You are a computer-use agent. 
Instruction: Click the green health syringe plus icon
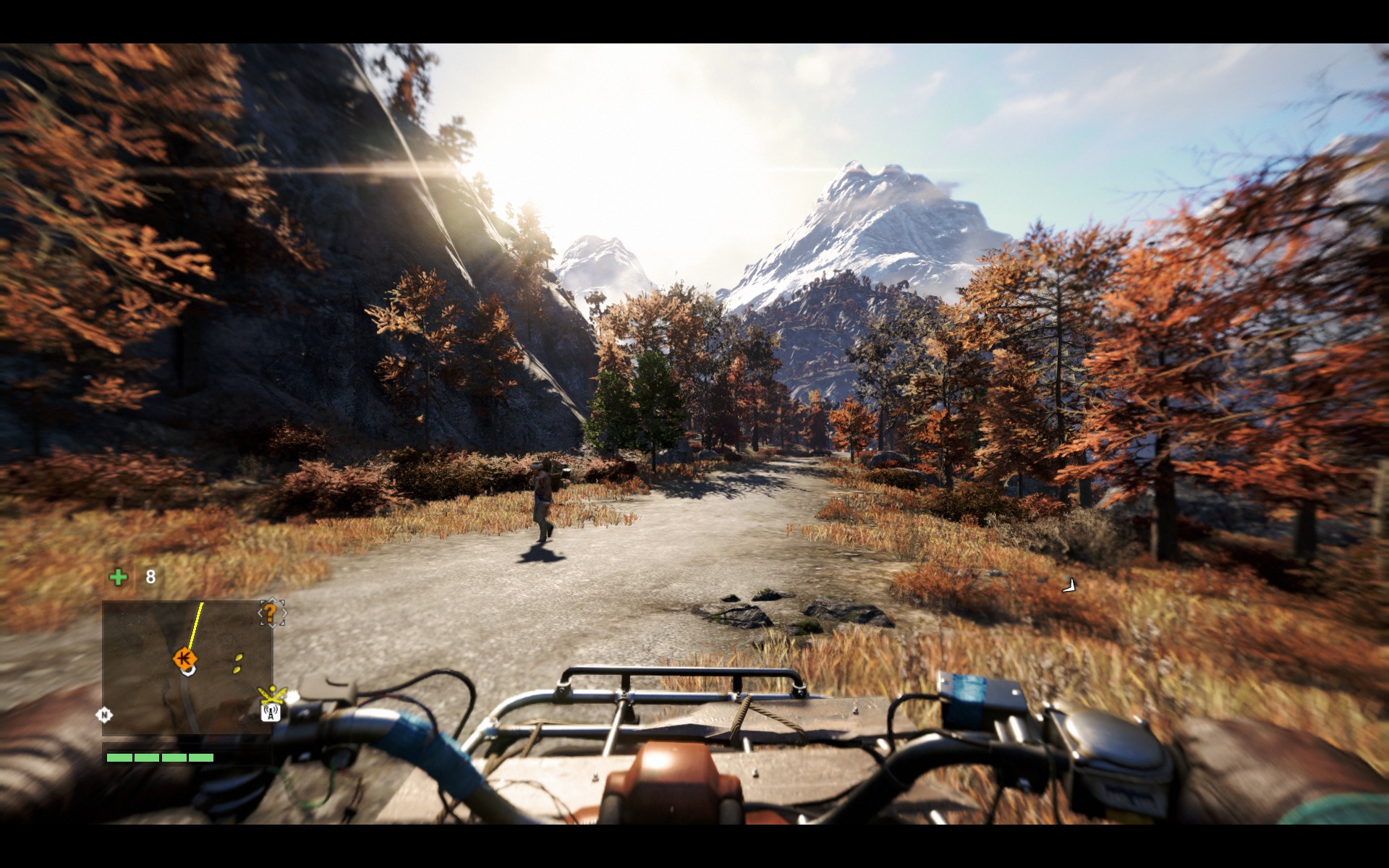pyautogui.click(x=118, y=576)
